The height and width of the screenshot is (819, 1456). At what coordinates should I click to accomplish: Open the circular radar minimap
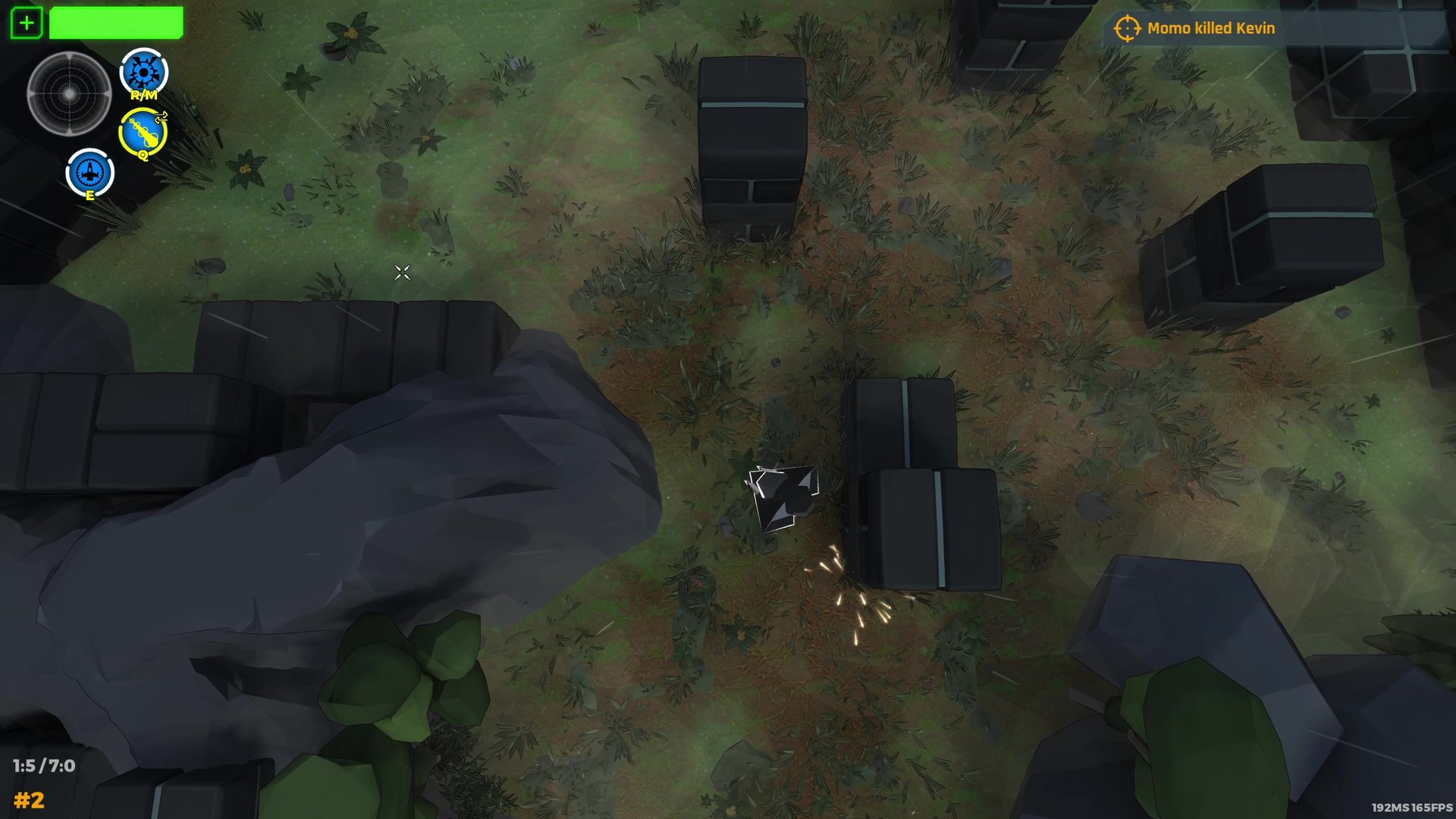(x=71, y=95)
